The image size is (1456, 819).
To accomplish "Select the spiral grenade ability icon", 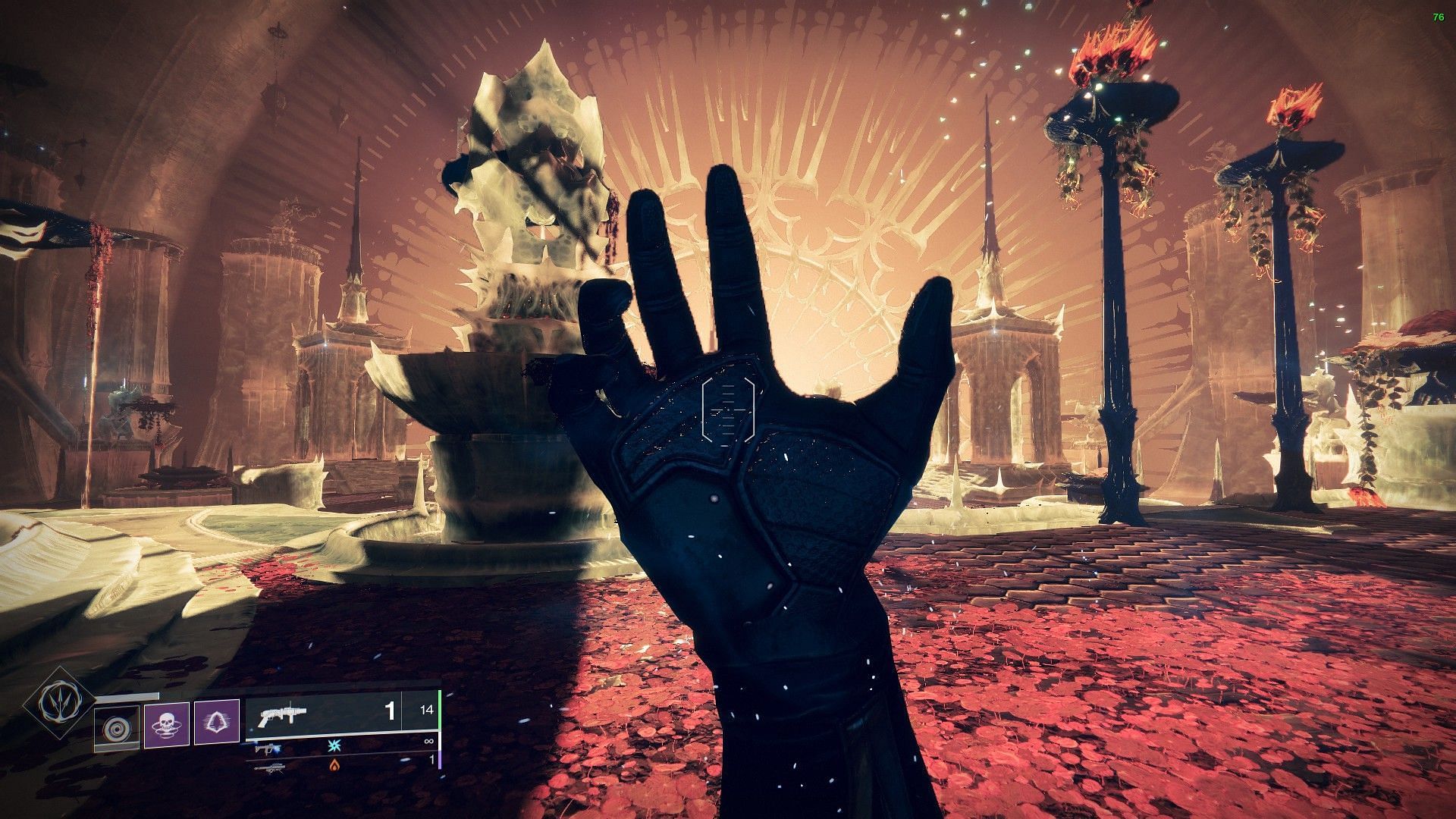I will [118, 728].
